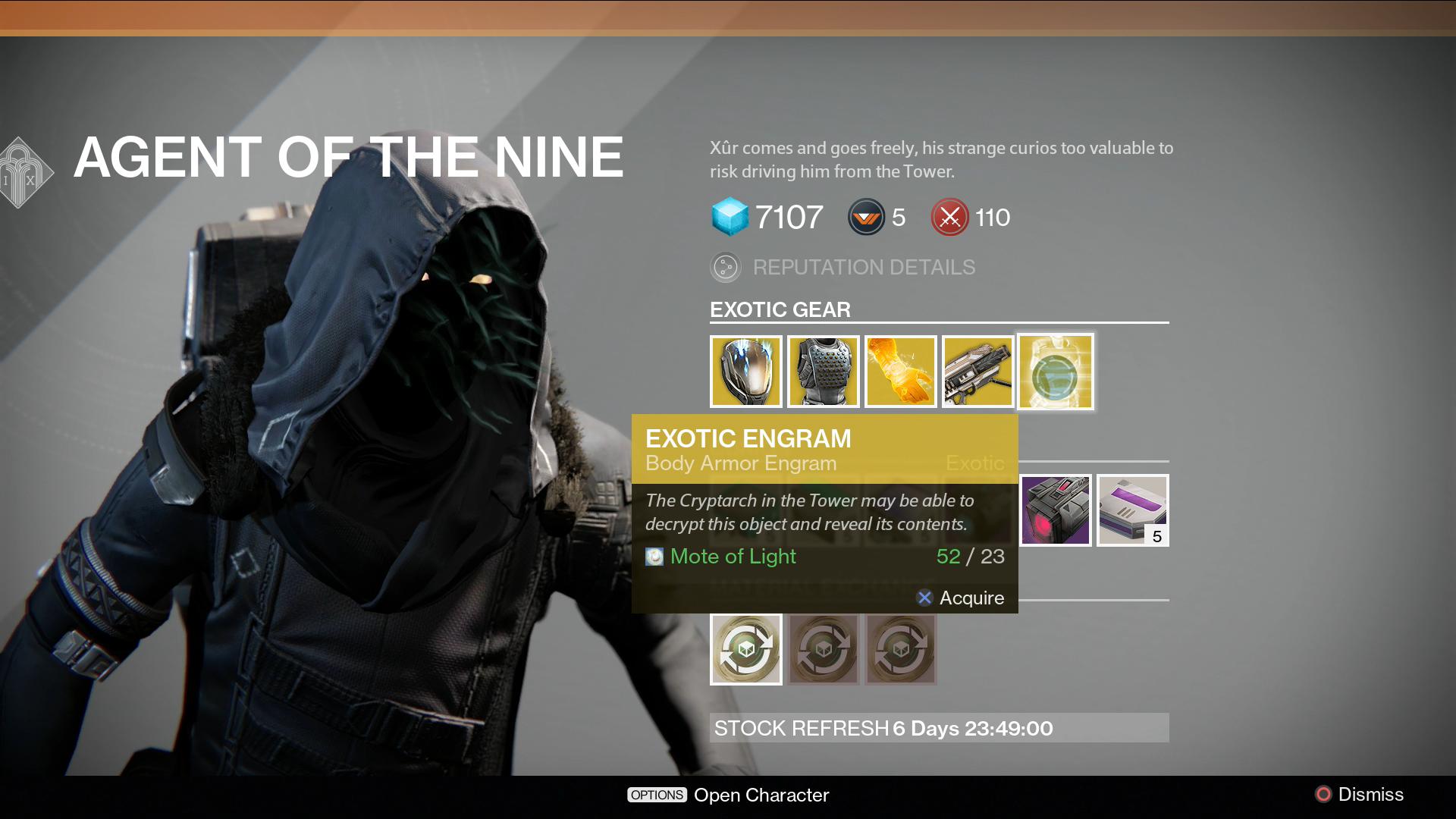Click the Stock Refresh countdown bar
The image size is (1456, 819).
pyautogui.click(x=938, y=728)
